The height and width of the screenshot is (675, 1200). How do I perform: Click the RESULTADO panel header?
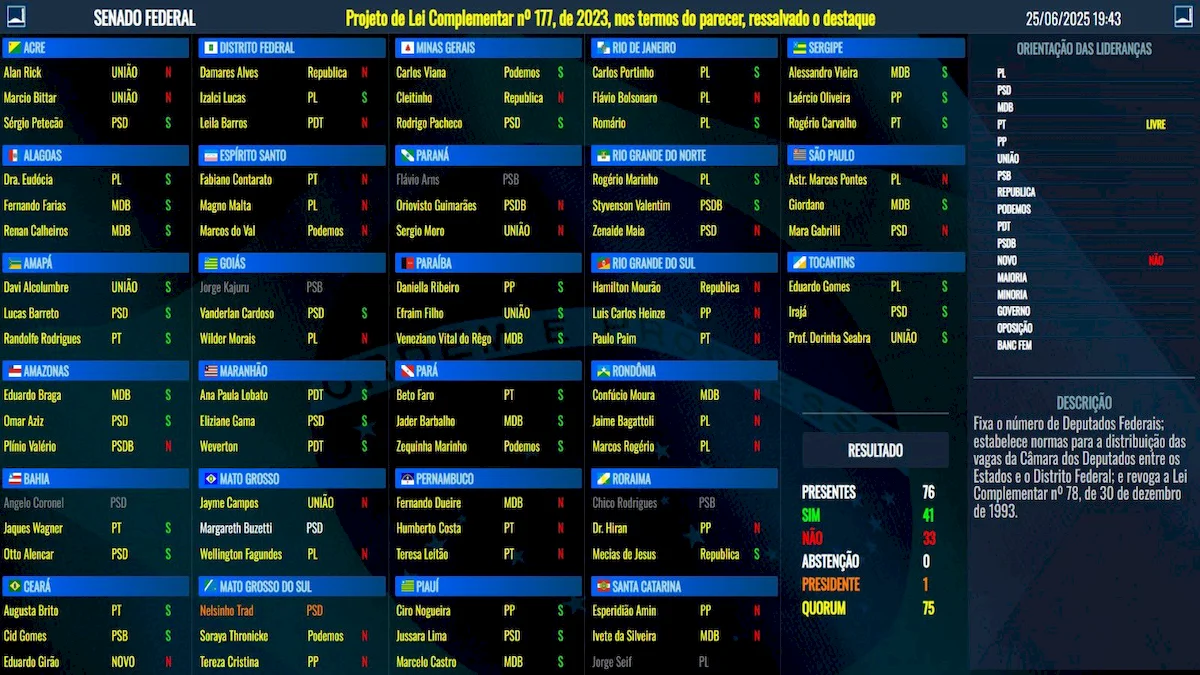pos(875,451)
